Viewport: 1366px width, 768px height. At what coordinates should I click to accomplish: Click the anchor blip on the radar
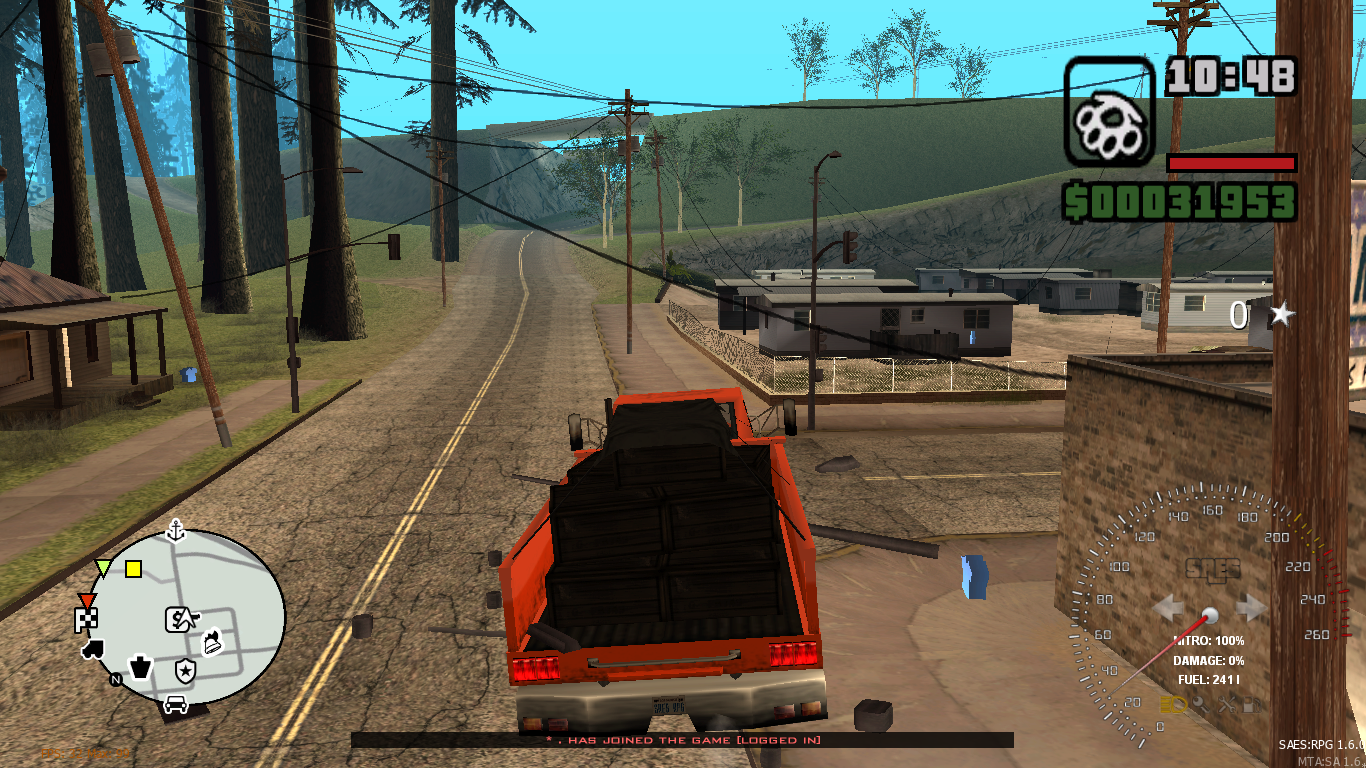(175, 531)
